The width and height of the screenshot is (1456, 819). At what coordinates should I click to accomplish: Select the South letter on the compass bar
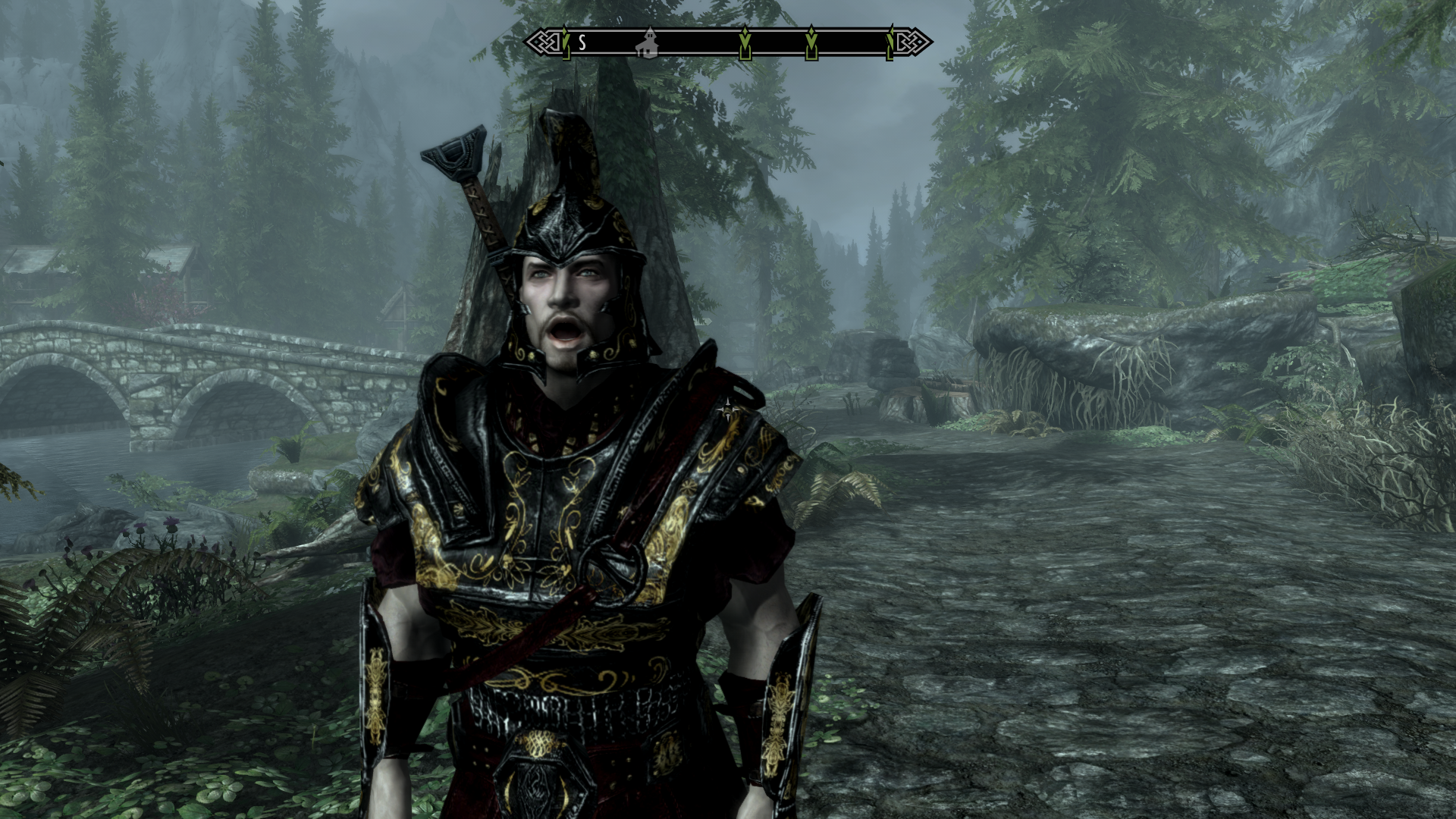(x=582, y=42)
